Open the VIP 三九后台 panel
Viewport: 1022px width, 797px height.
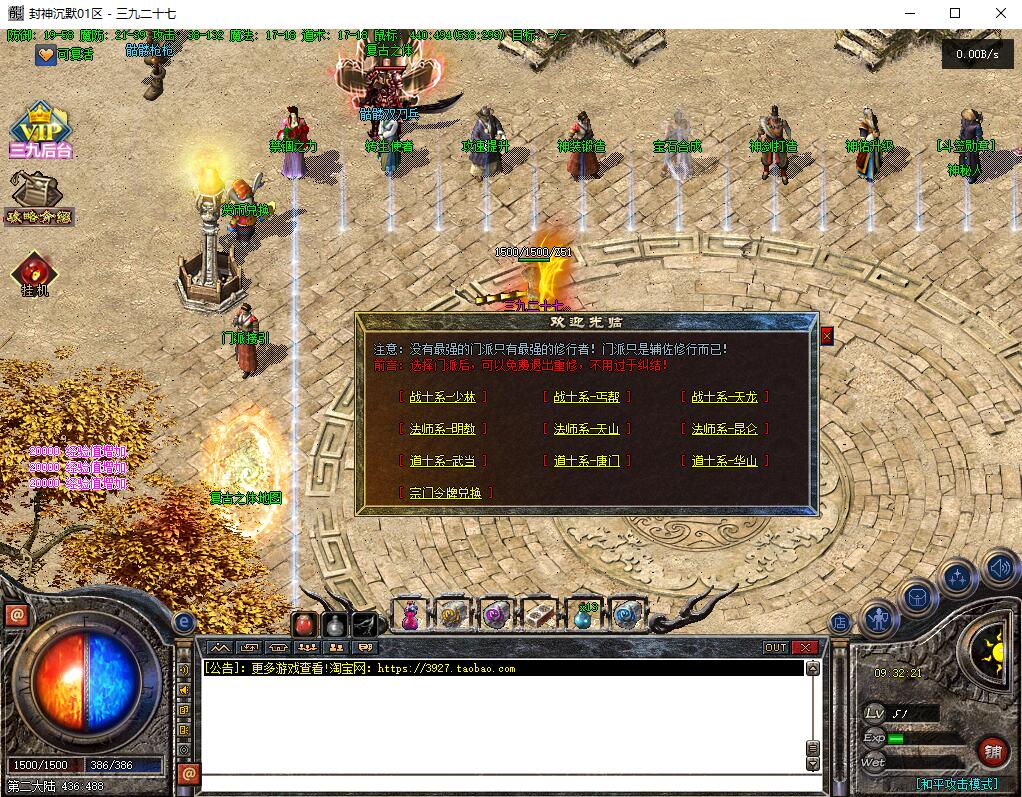(40, 130)
